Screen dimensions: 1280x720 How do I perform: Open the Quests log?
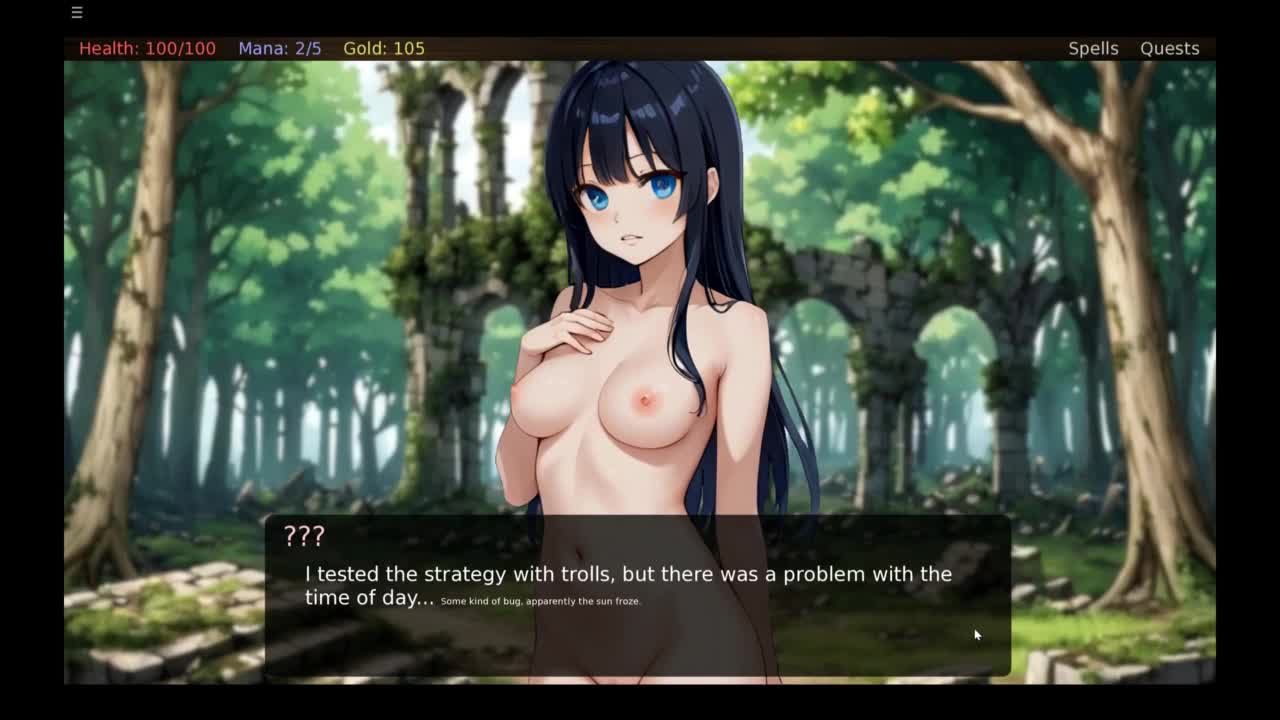1169,48
